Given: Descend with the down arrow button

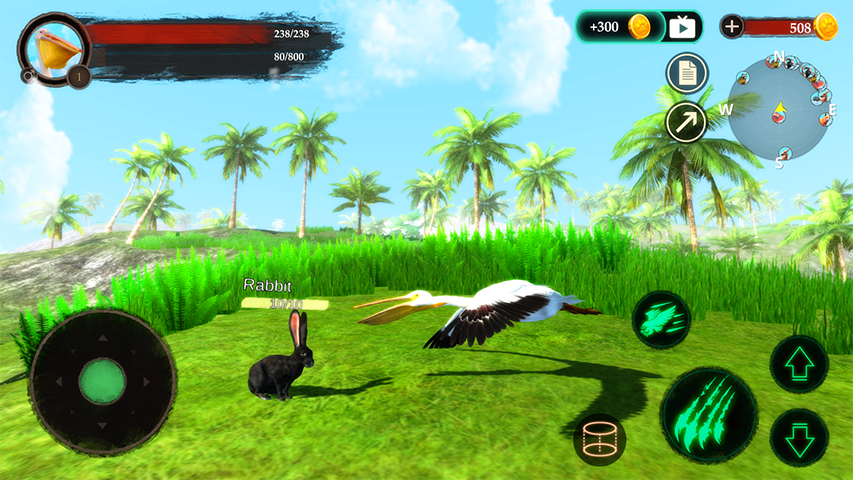Looking at the screenshot, I should pos(799,438).
